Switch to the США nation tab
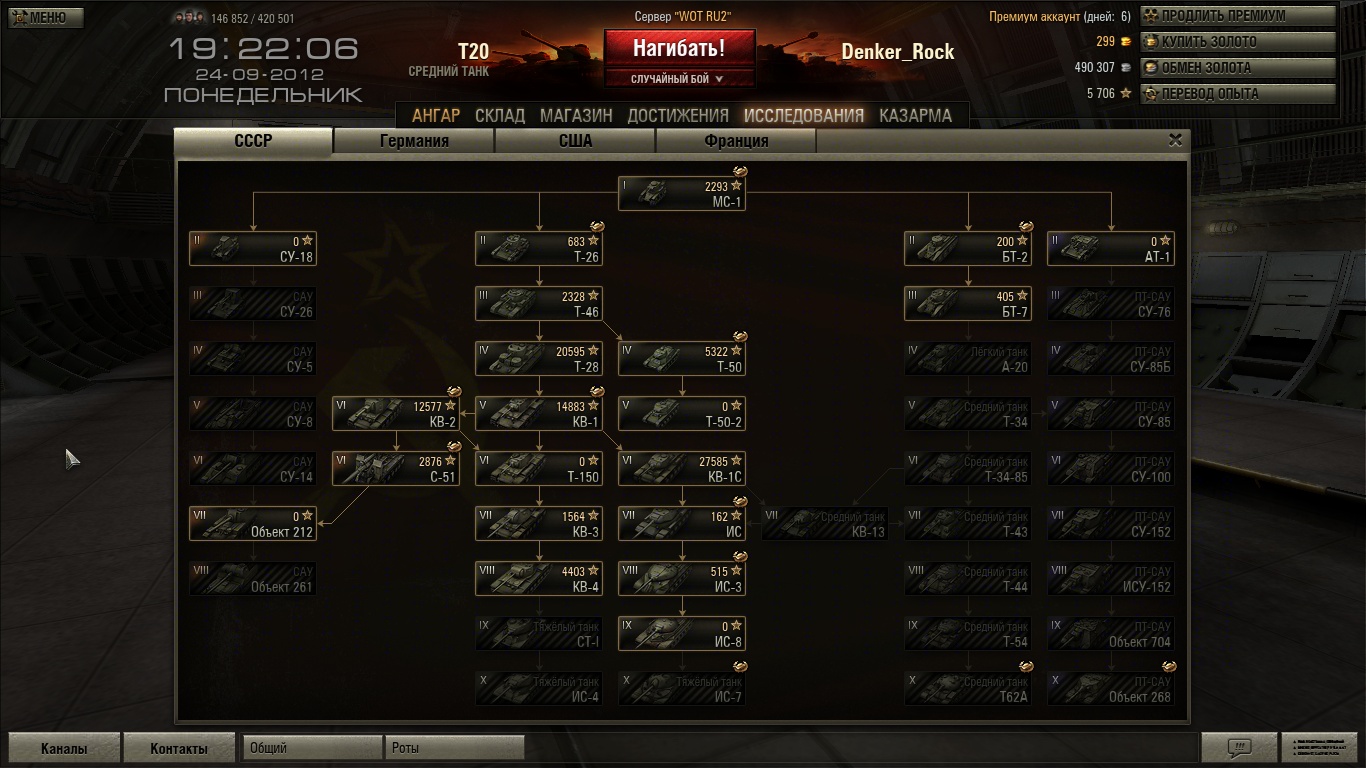The height and width of the screenshot is (768, 1366). click(575, 141)
